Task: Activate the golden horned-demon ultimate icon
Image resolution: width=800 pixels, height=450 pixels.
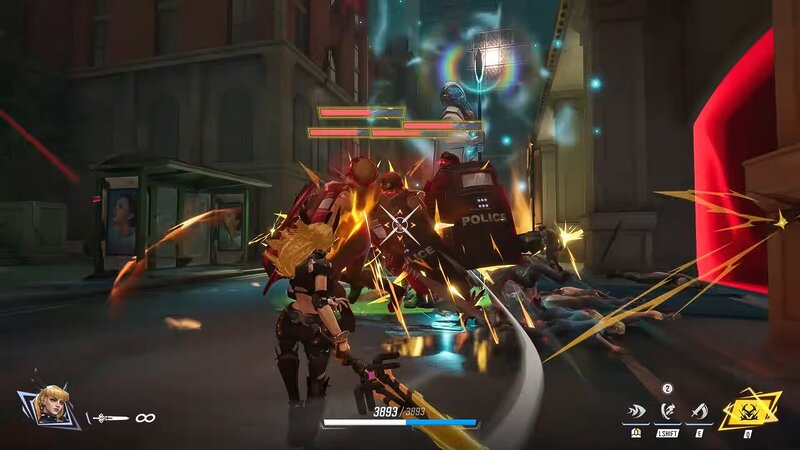Action: click(749, 409)
